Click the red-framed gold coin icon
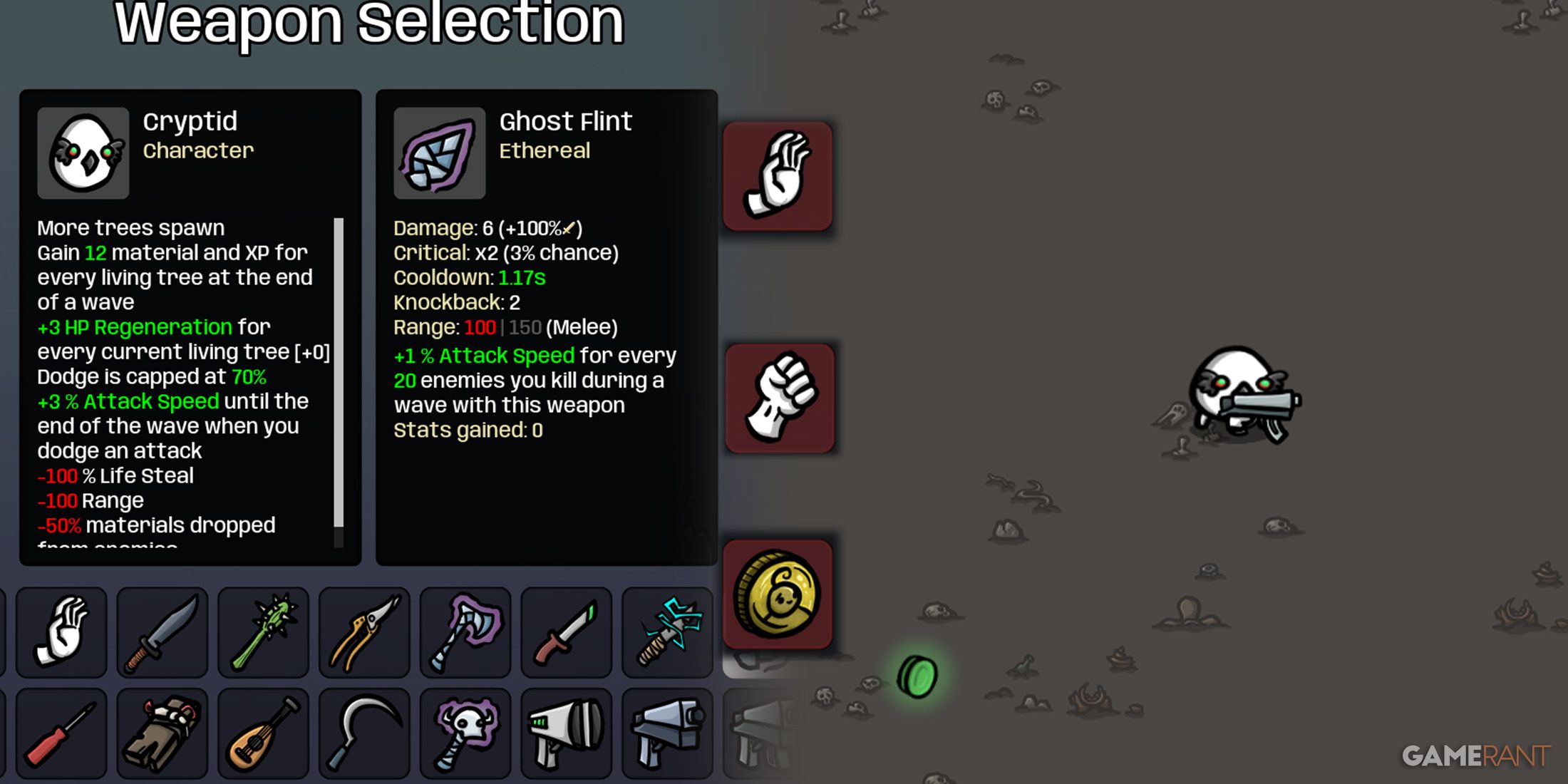 coord(778,594)
